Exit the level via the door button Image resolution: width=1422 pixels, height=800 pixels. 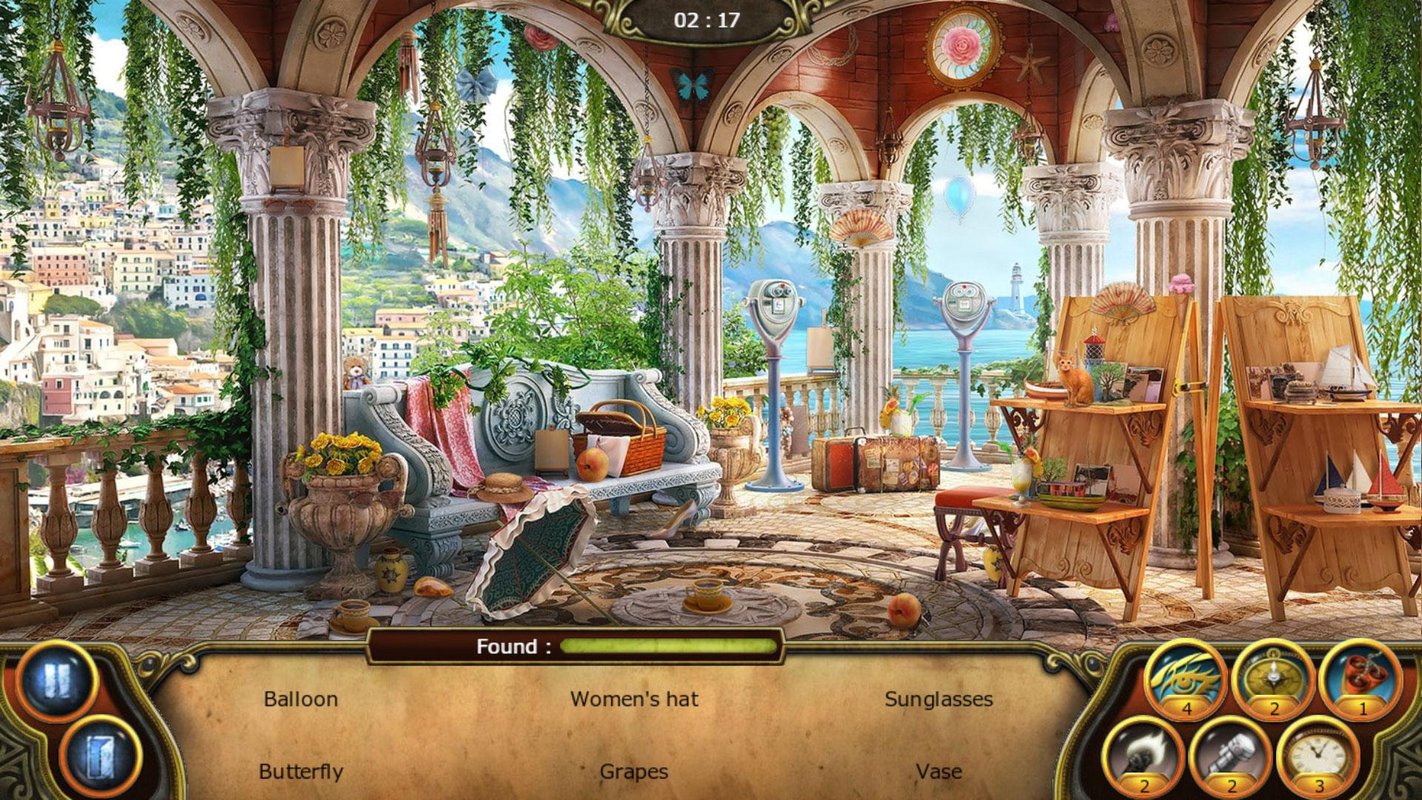pos(98,756)
